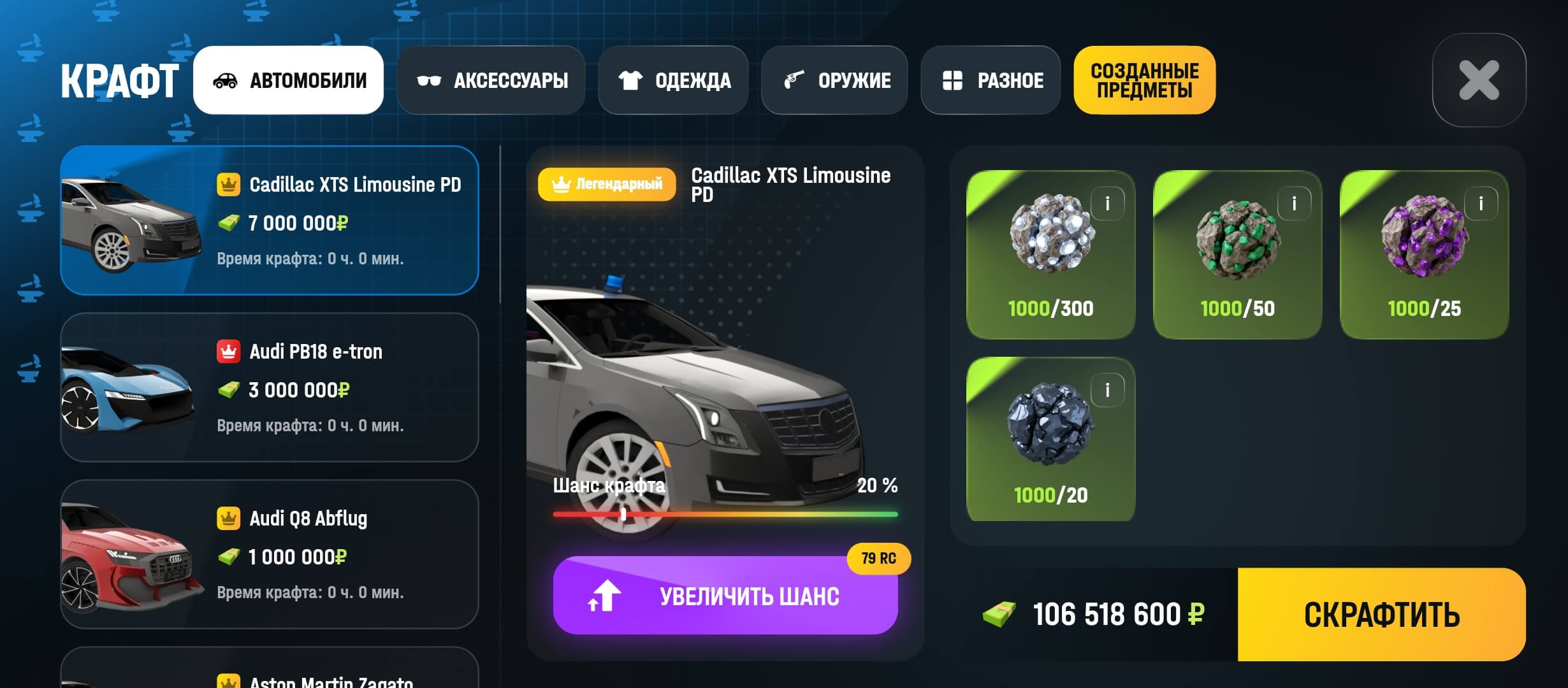This screenshot has height=688, width=1568.
Task: Open Созданные предметы list
Action: [x=1144, y=80]
